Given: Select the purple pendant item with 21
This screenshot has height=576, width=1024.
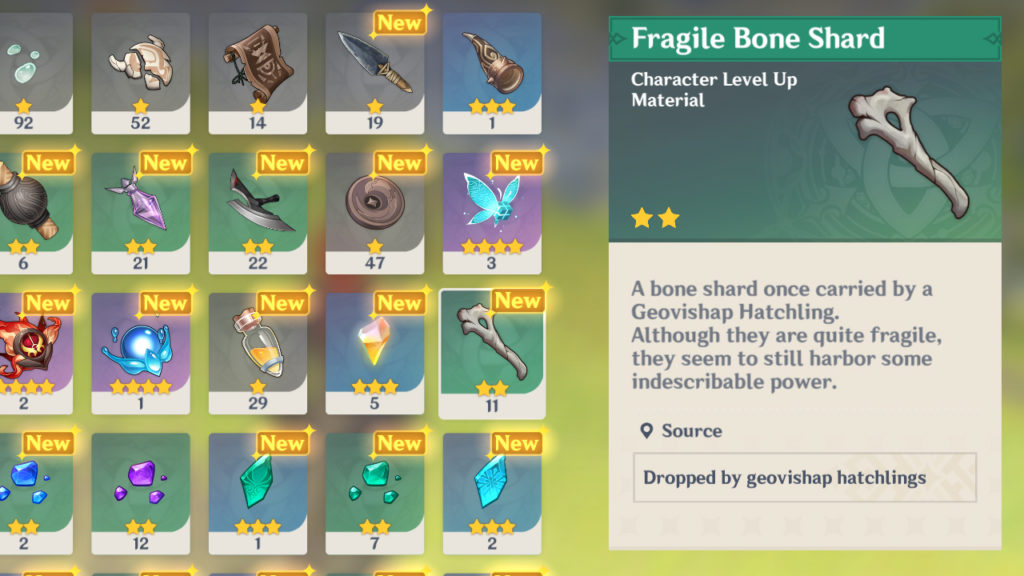Looking at the screenshot, I should (x=141, y=212).
